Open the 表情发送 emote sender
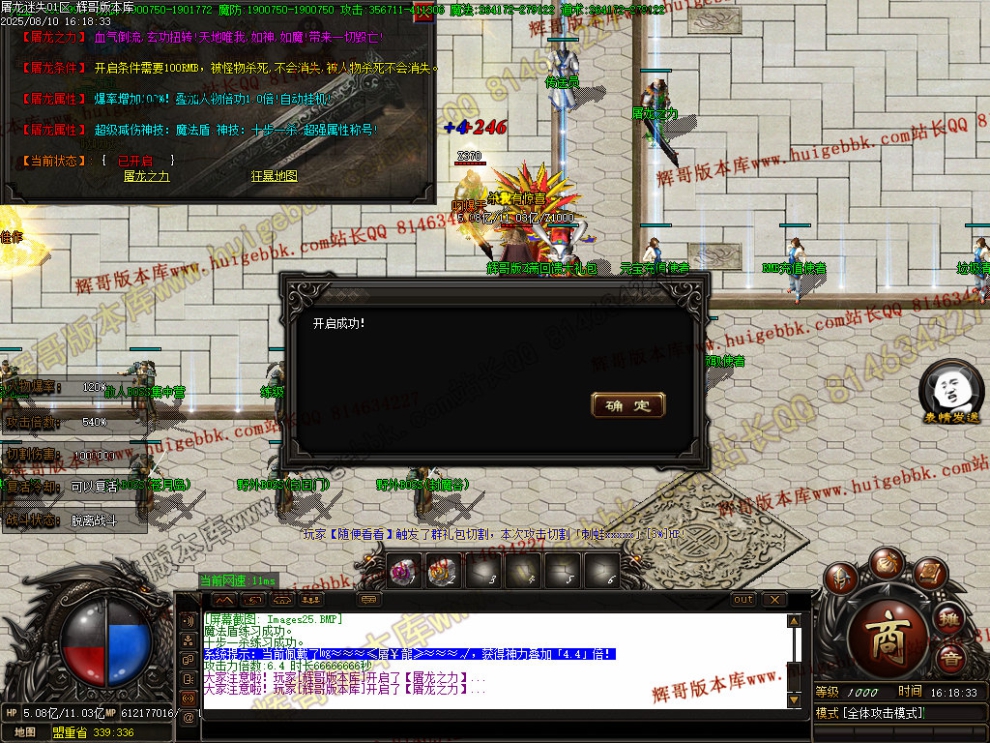 [x=951, y=396]
